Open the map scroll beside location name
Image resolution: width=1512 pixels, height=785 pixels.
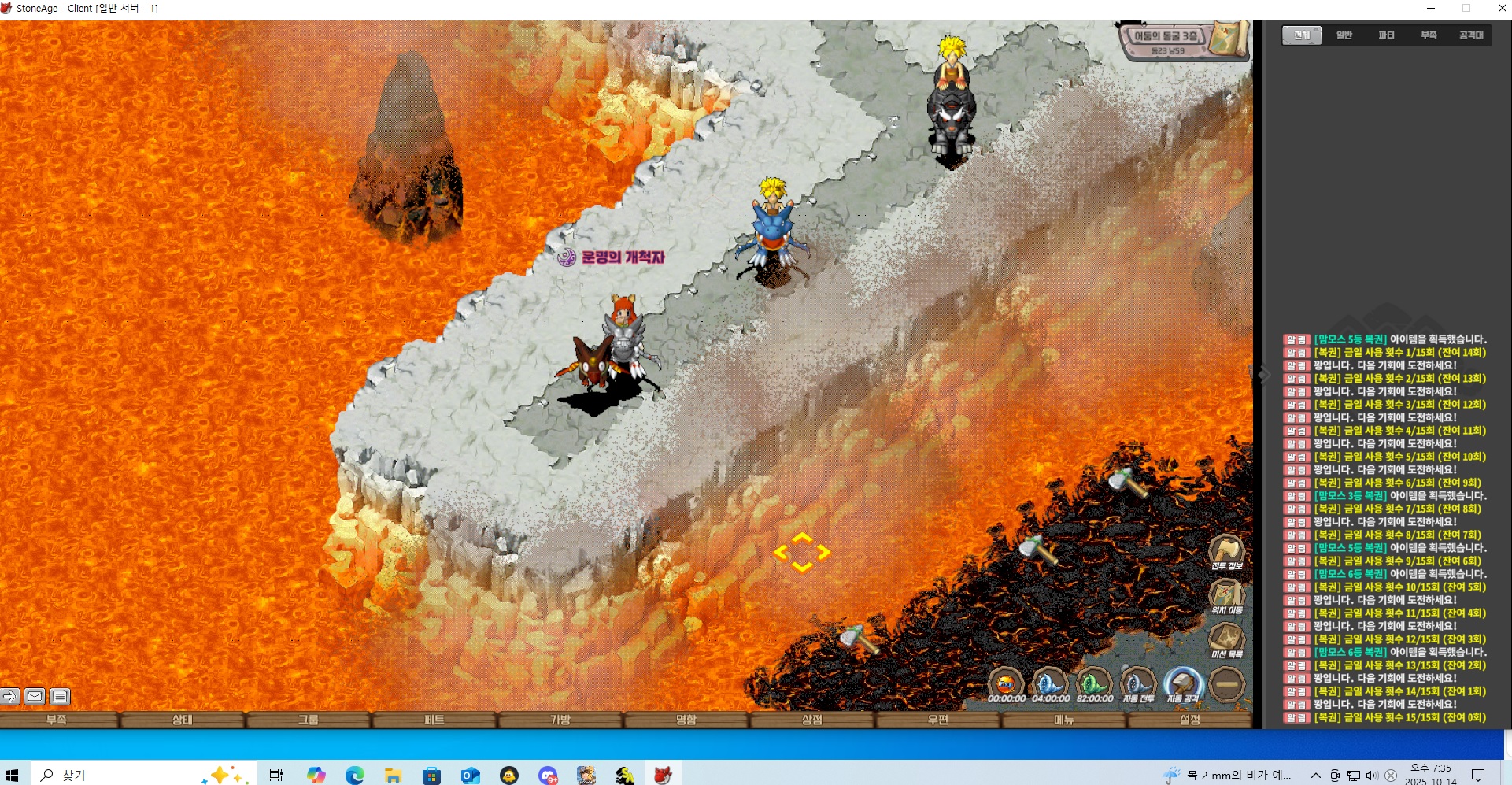point(1227,39)
